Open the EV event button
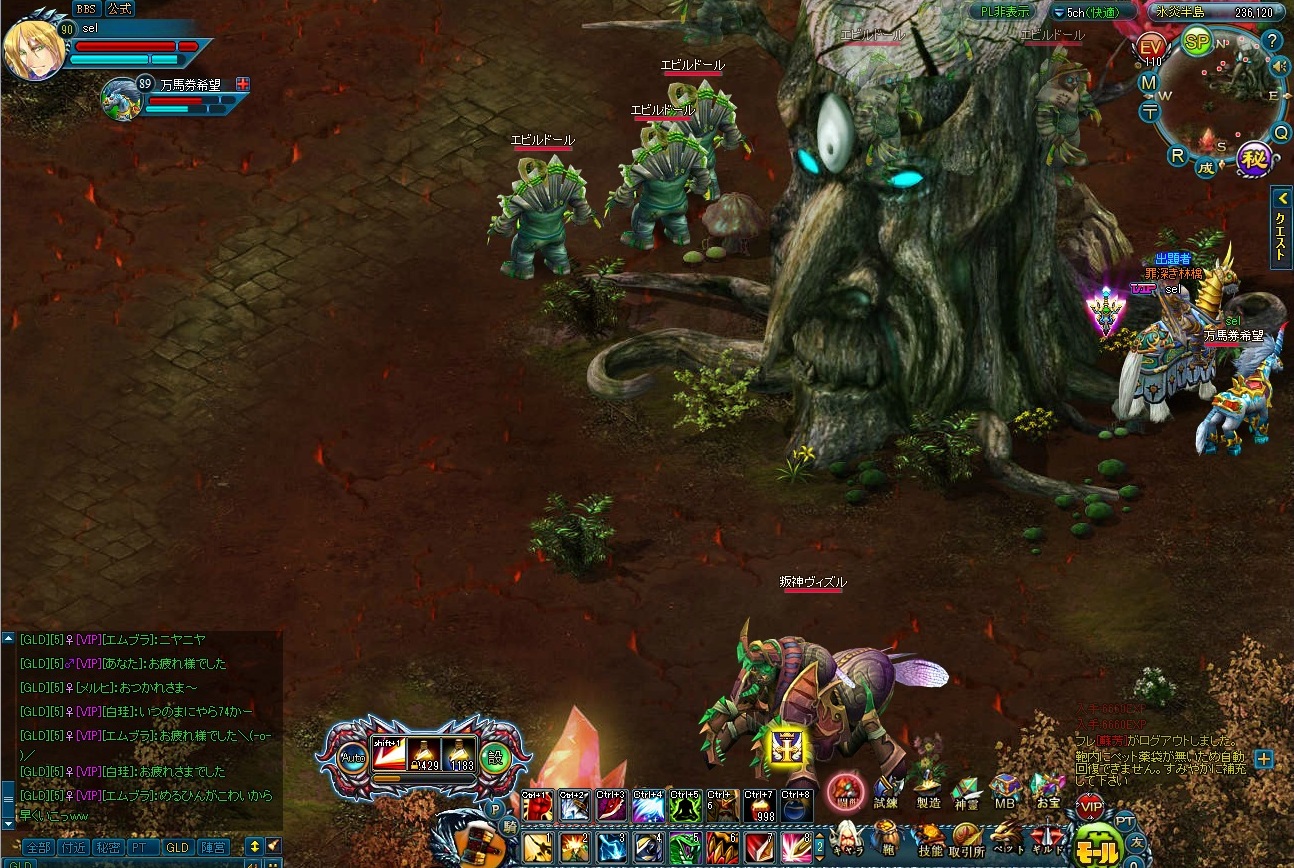The width and height of the screenshot is (1294, 868). [1151, 47]
